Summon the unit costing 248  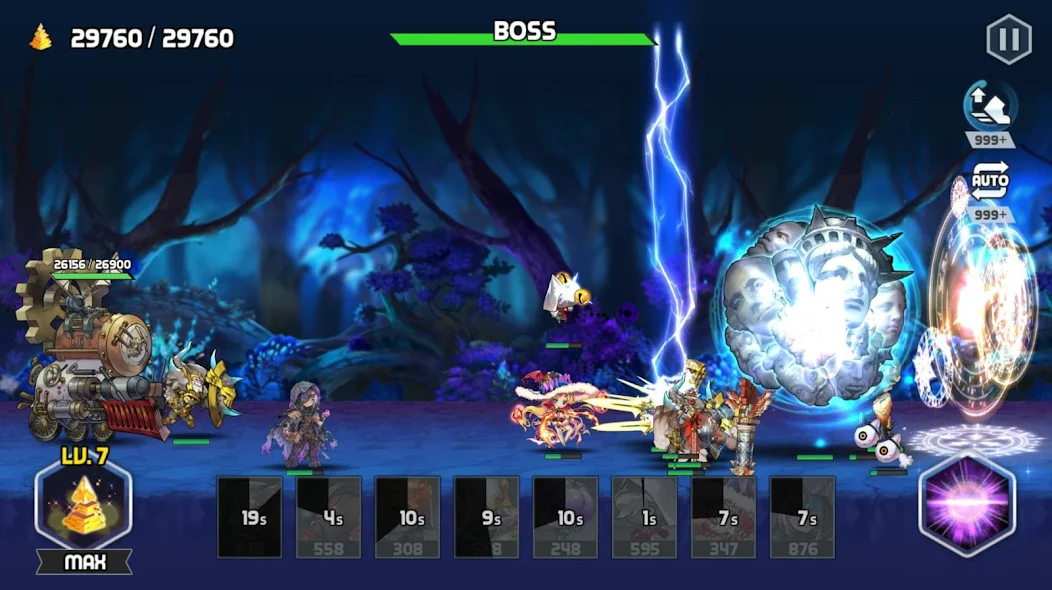(566, 517)
